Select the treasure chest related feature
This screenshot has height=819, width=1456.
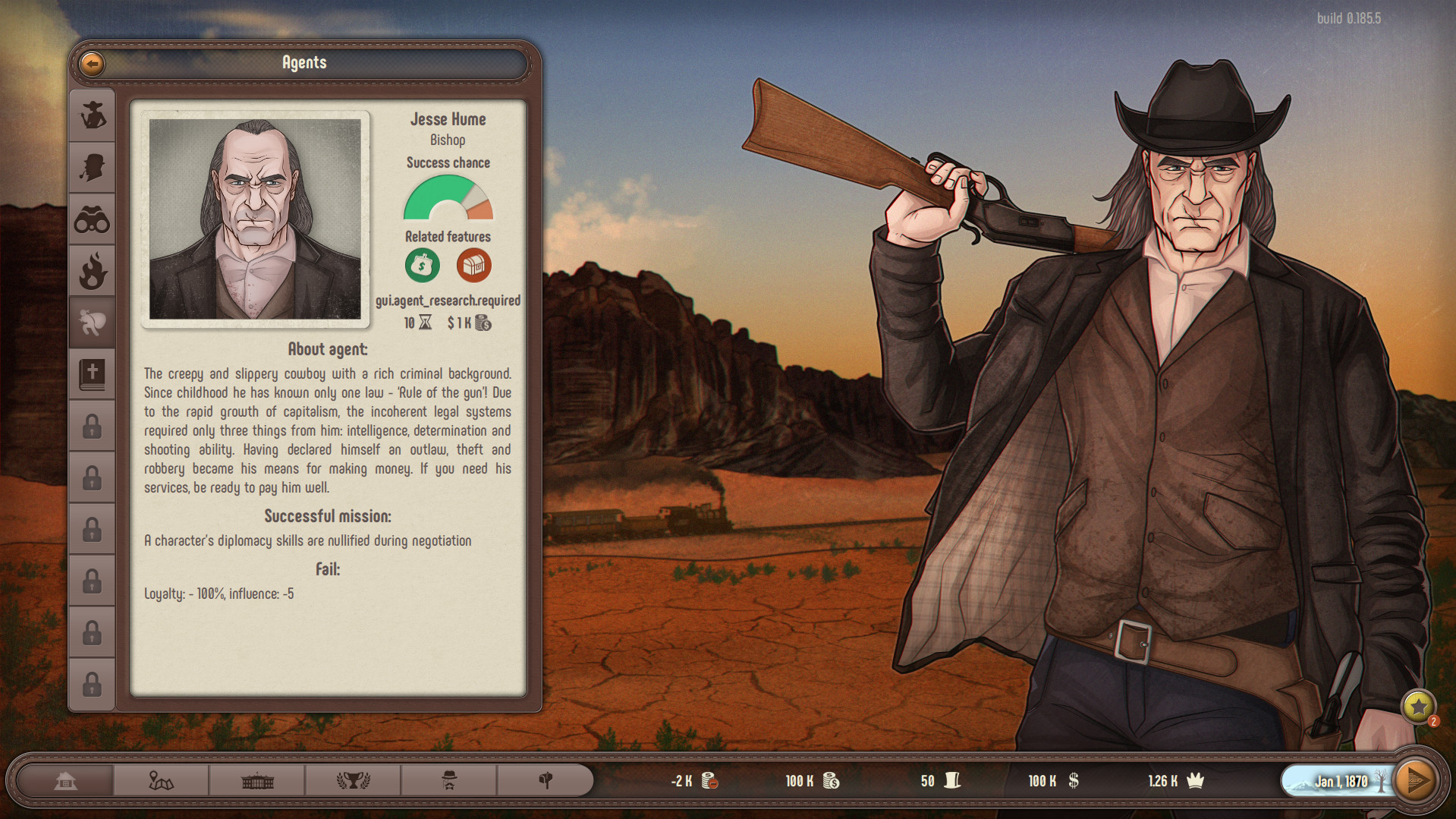click(473, 265)
